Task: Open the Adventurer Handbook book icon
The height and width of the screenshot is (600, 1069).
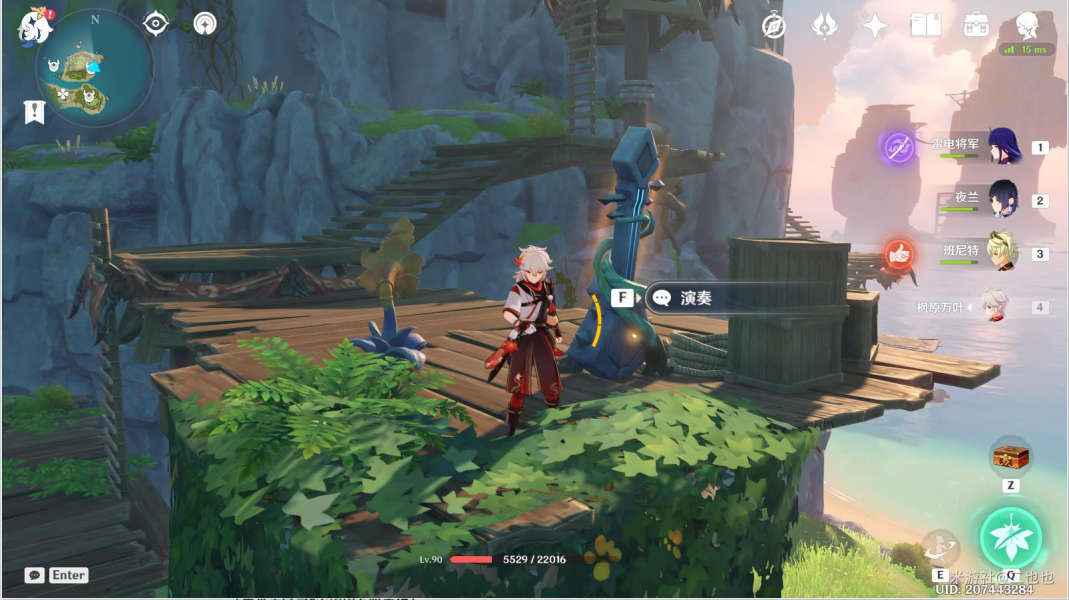Action: coord(925,26)
